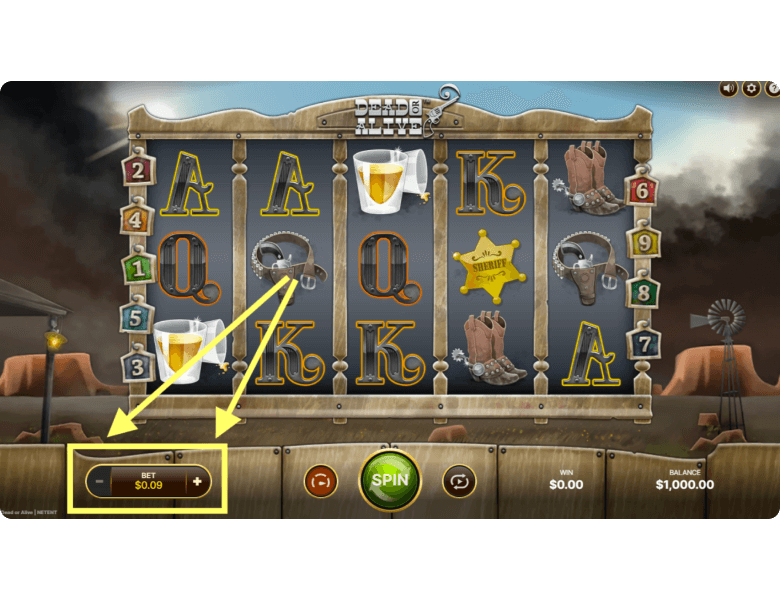Toggle the sound speaker icon
The image size is (780, 600).
729,89
